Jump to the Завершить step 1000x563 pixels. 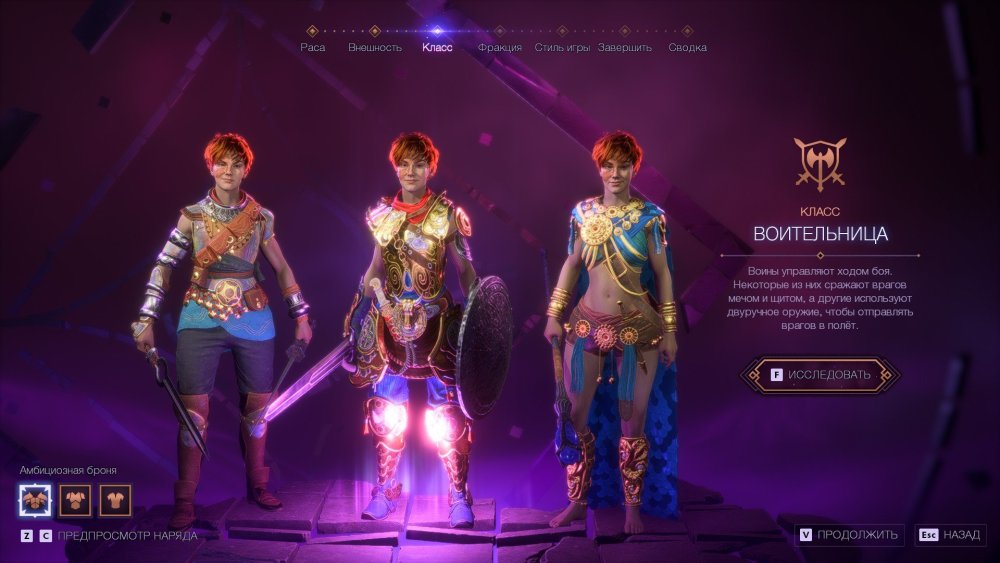click(x=625, y=47)
